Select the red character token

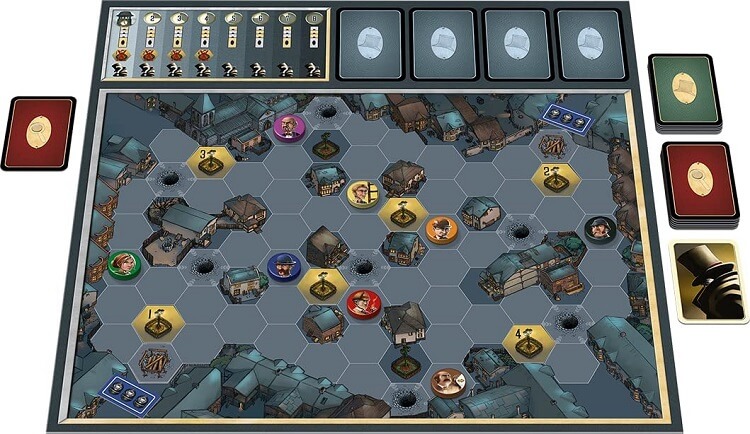coord(362,301)
